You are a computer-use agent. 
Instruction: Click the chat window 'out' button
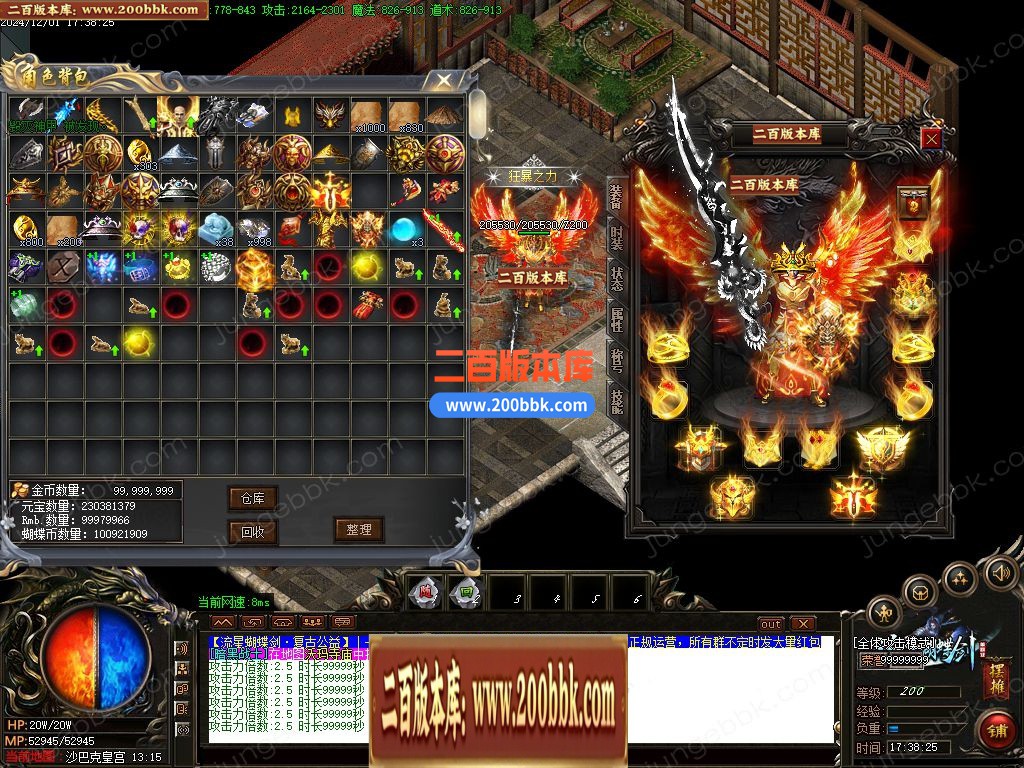(770, 624)
